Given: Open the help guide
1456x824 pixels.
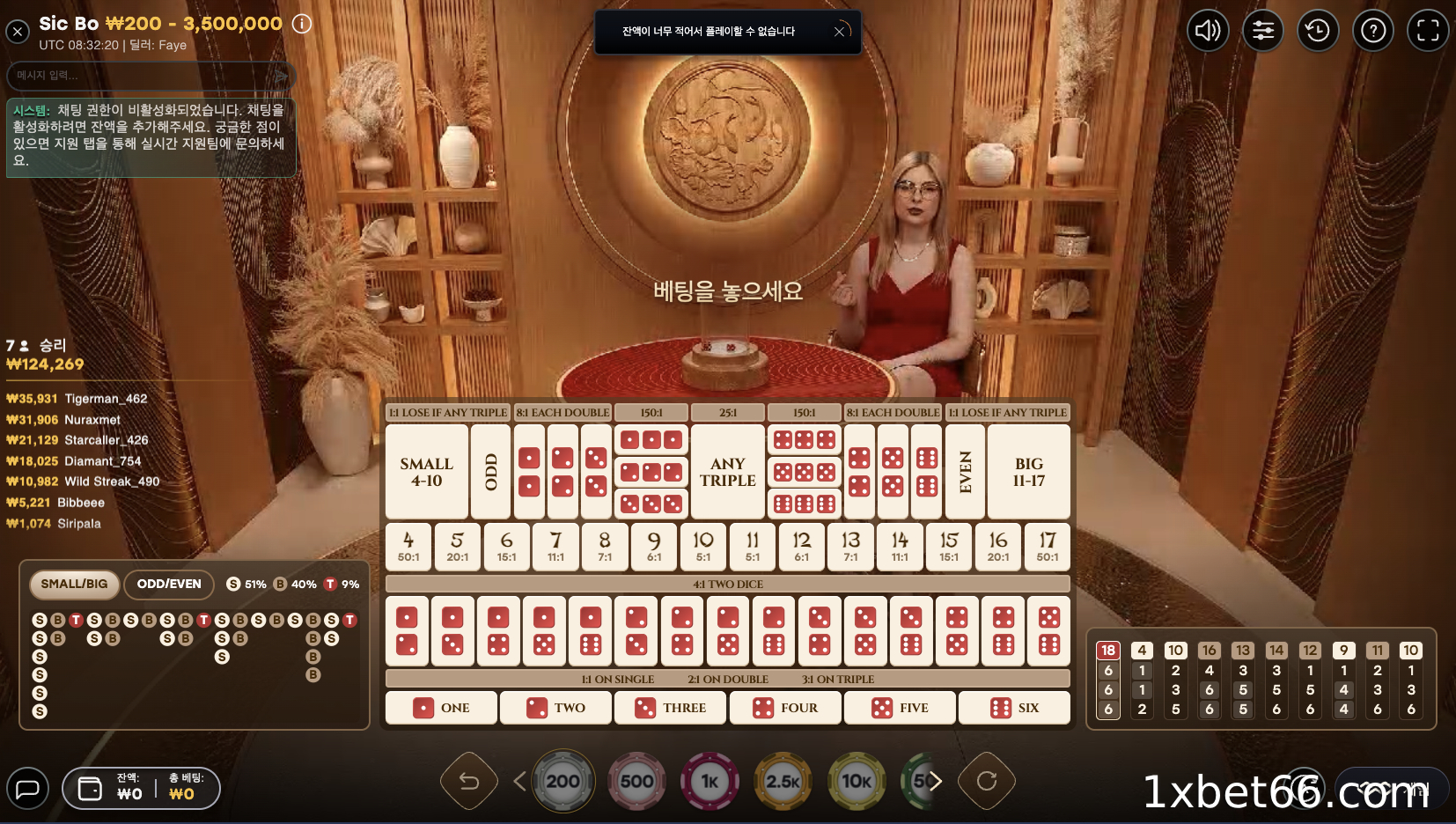Looking at the screenshot, I should pos(1372,30).
